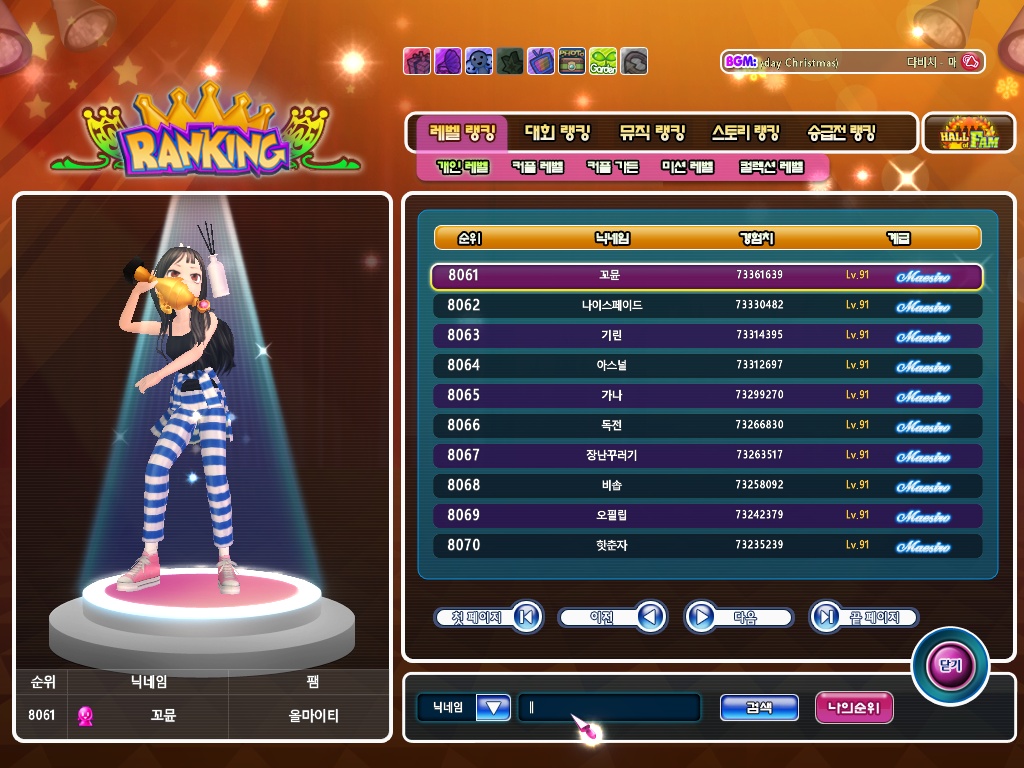Go to the next page (다음)
Screen dimensions: 1024x768
click(x=739, y=617)
